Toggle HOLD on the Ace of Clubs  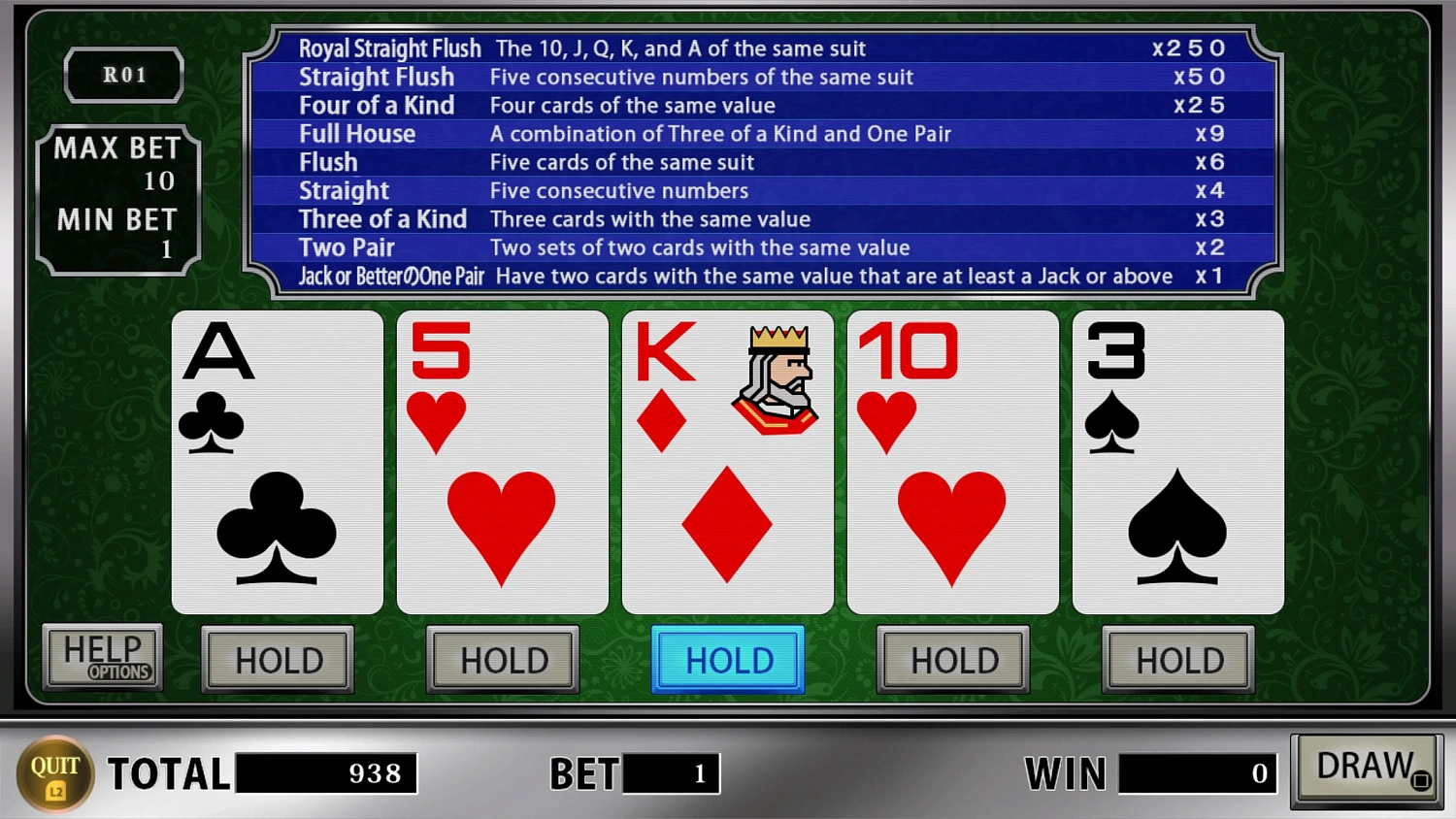(277, 660)
